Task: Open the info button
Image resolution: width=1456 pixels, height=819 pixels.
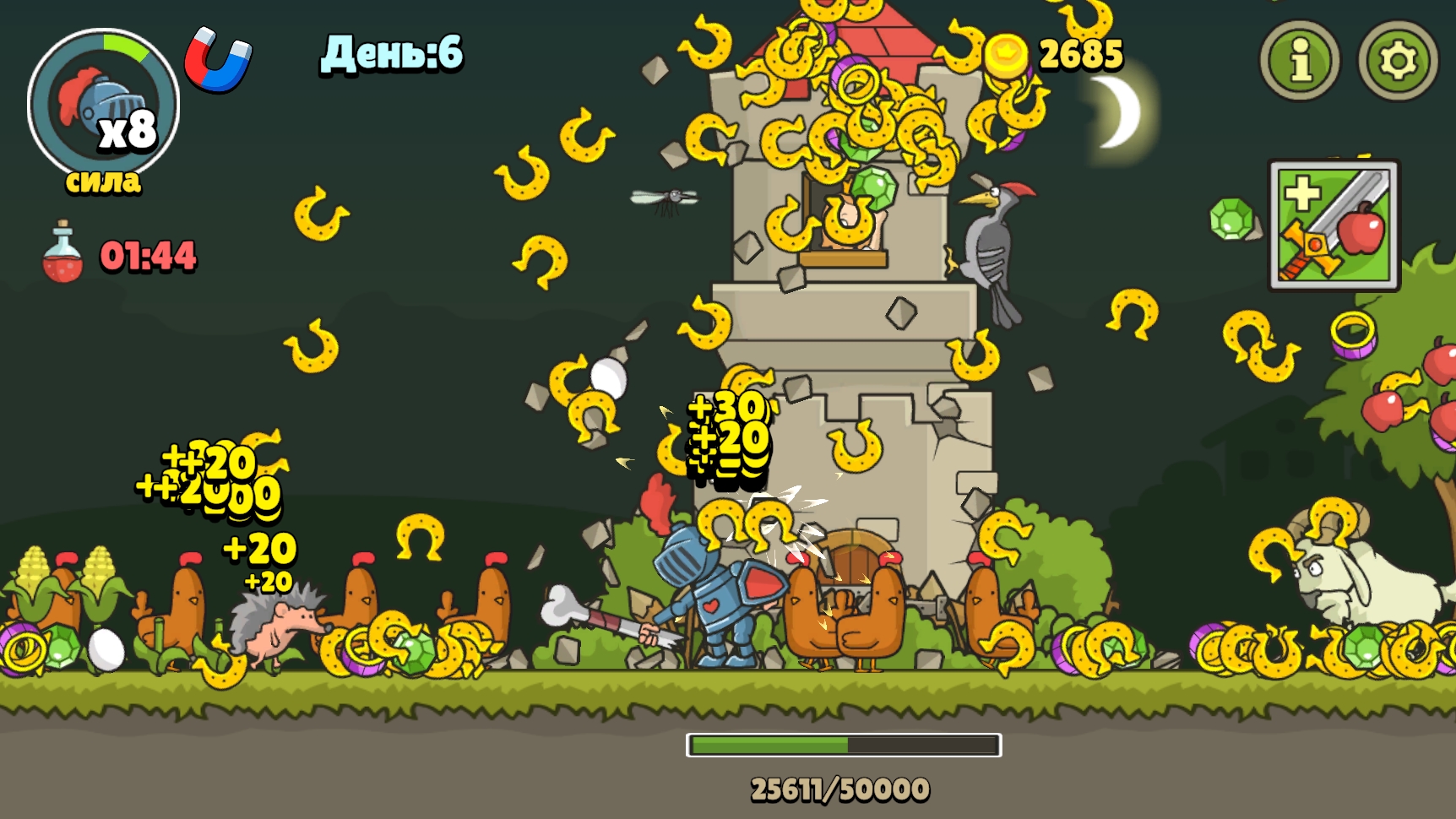Action: [x=1300, y=60]
